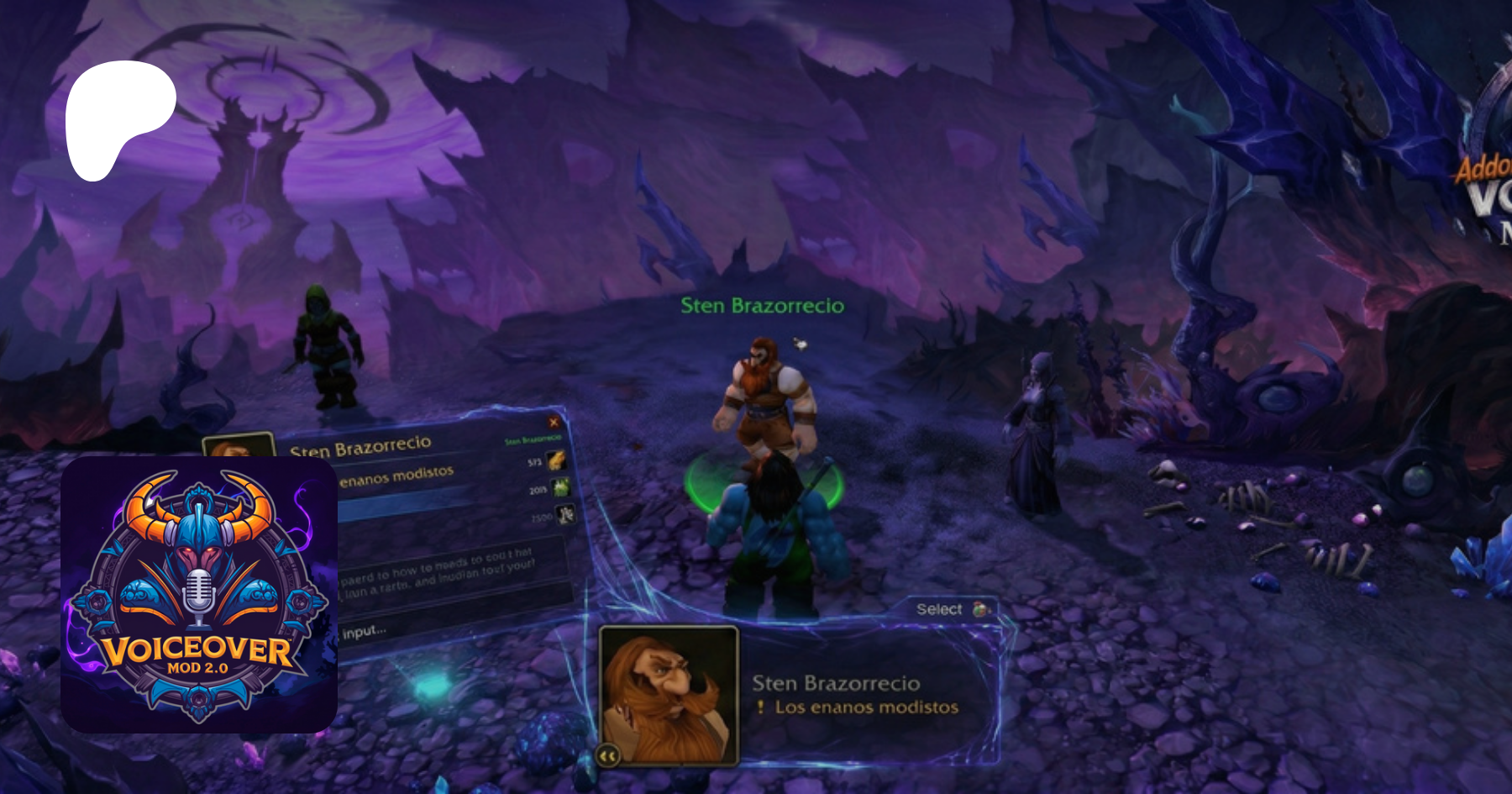Click the VoiceOver Mod 2.0 logo
This screenshot has height=794, width=1512.
pos(199,595)
